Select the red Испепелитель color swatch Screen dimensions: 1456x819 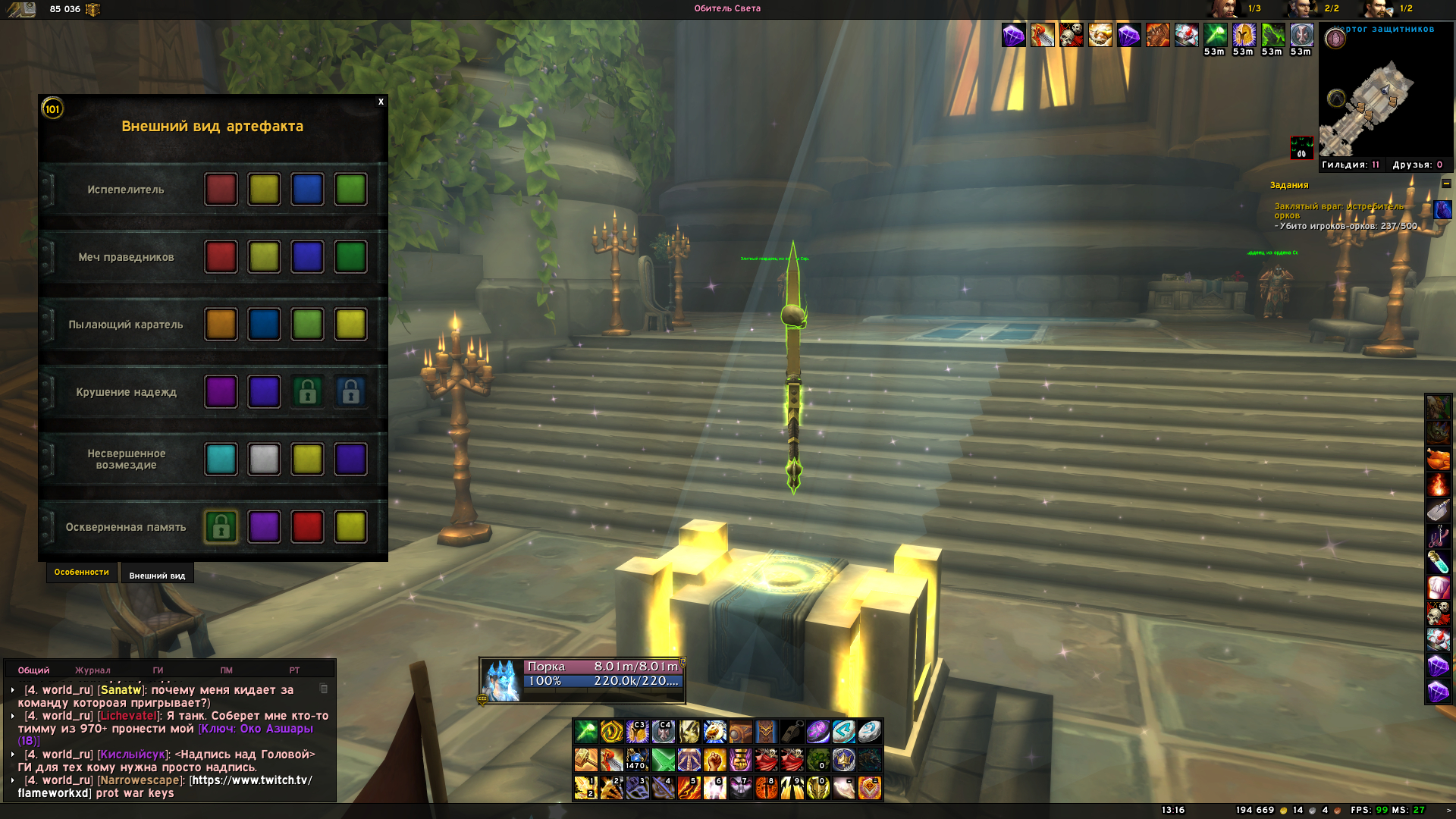coord(221,190)
